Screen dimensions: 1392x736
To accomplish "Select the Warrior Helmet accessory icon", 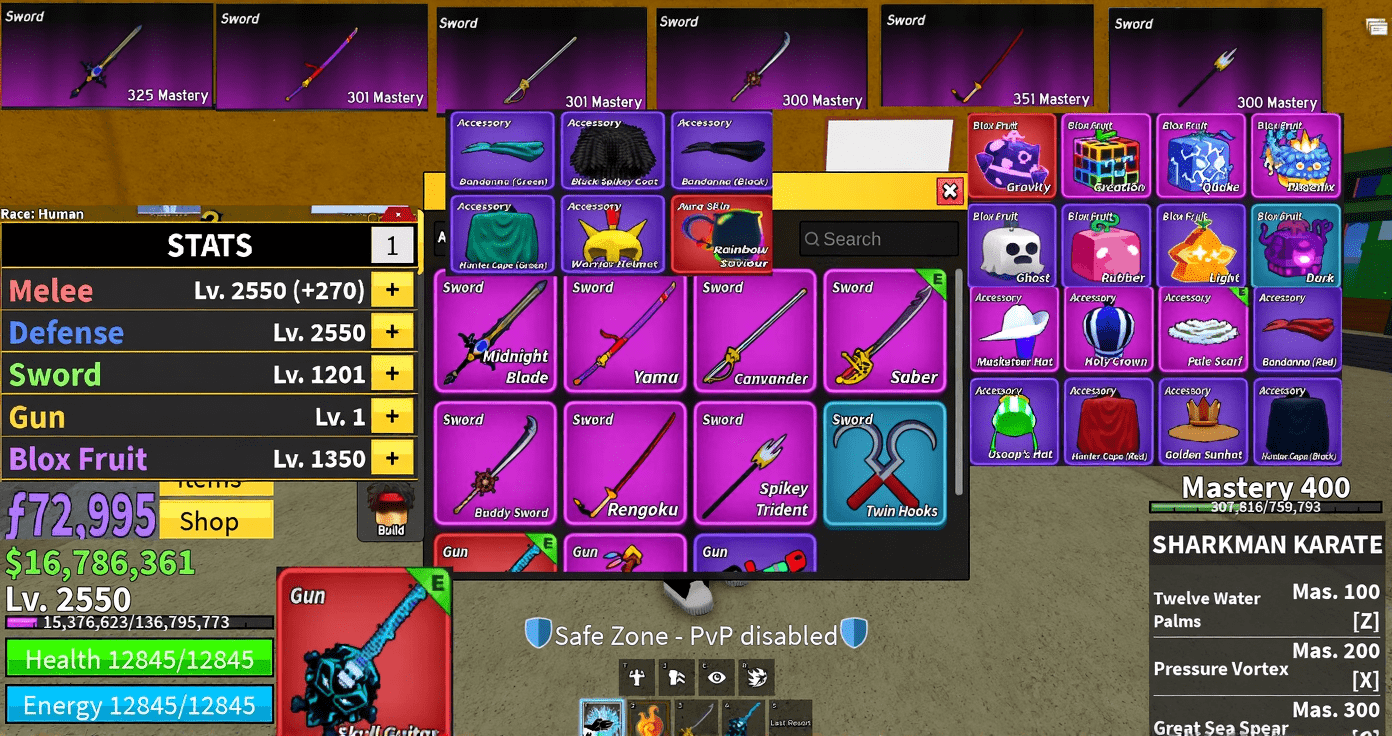I will [611, 234].
